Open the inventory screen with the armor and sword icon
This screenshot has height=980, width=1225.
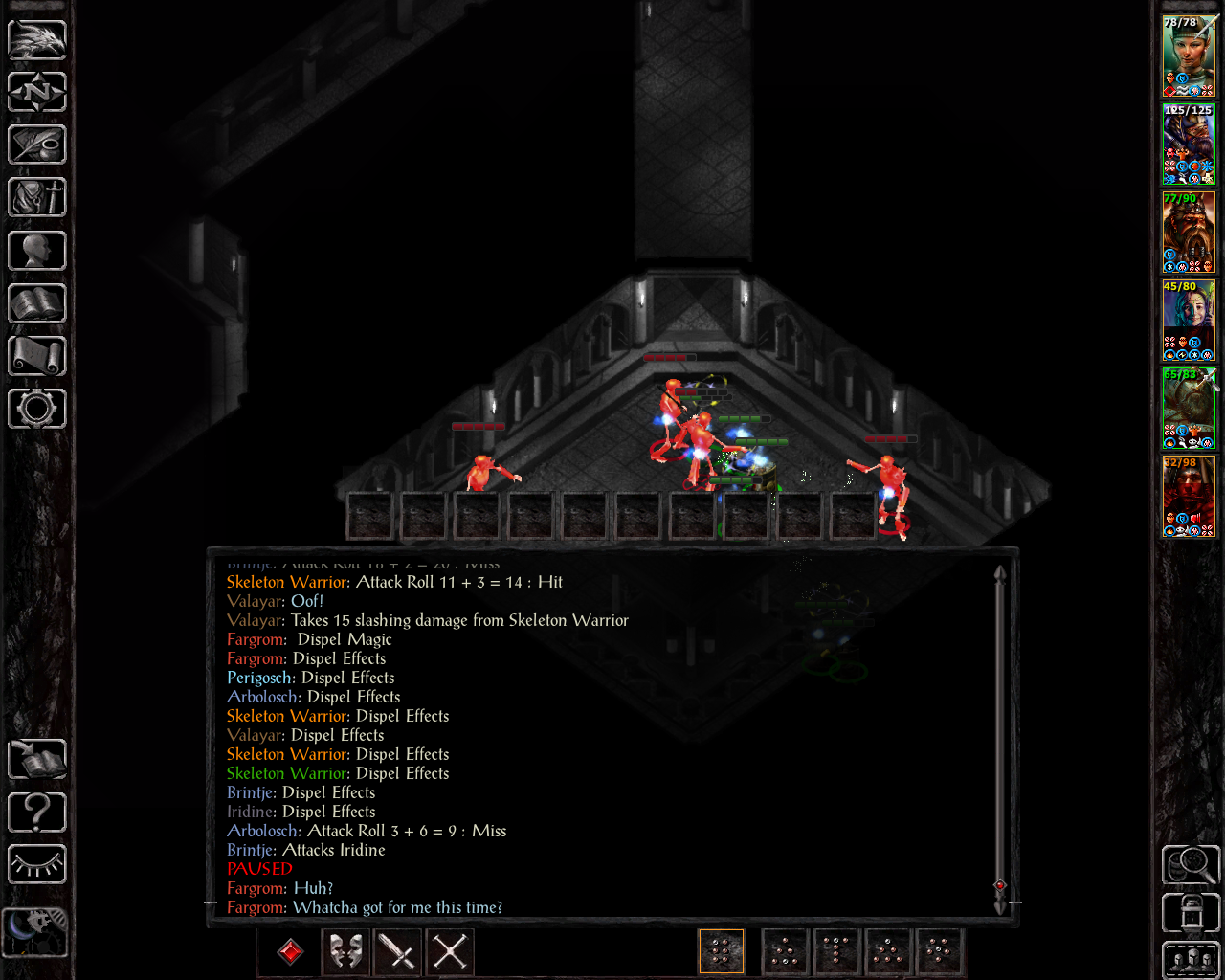37,198
